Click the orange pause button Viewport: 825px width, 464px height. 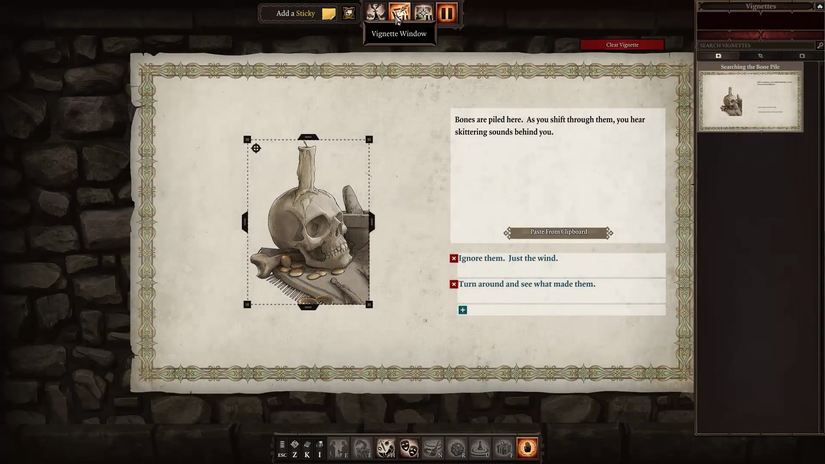point(447,13)
